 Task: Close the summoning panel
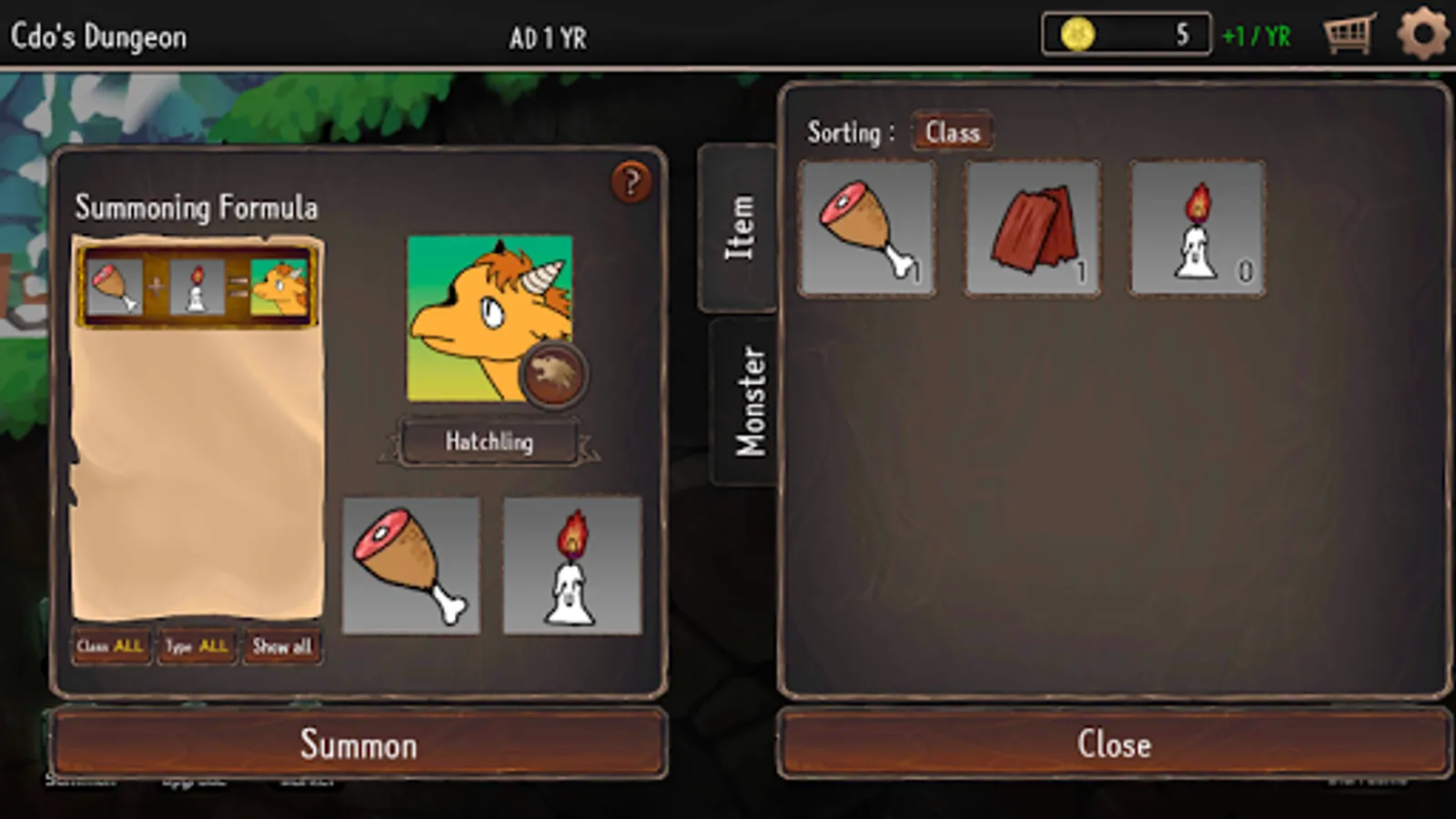(x=1114, y=744)
